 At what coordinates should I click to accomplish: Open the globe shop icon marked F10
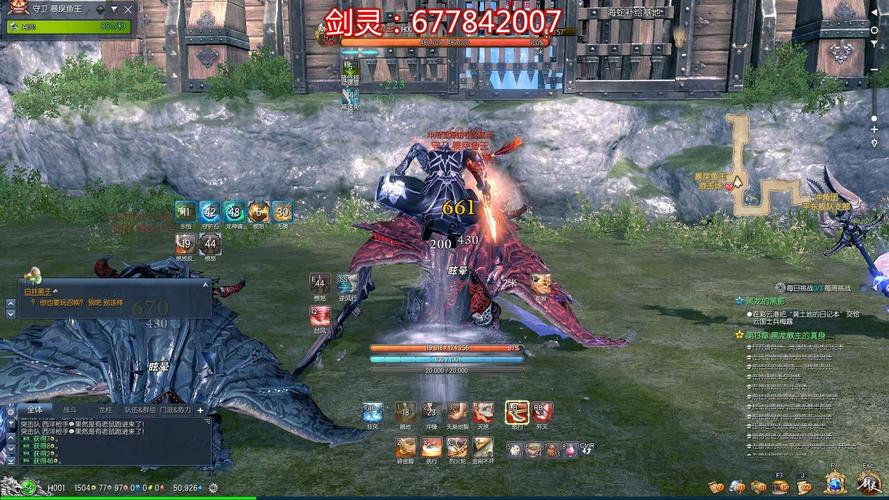pyautogui.click(x=835, y=484)
